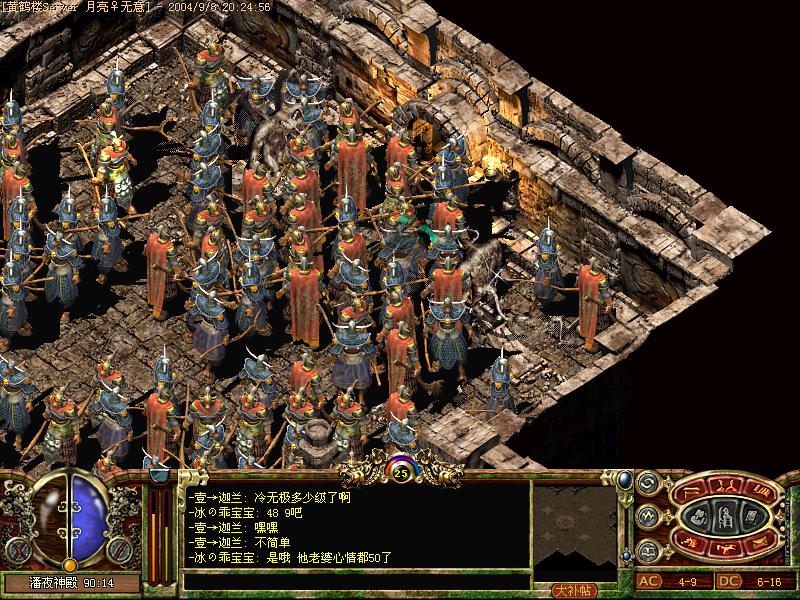Viewport: 800px width, 600px height.
Task: Click the 大补帖 button
Action: pyautogui.click(x=574, y=590)
